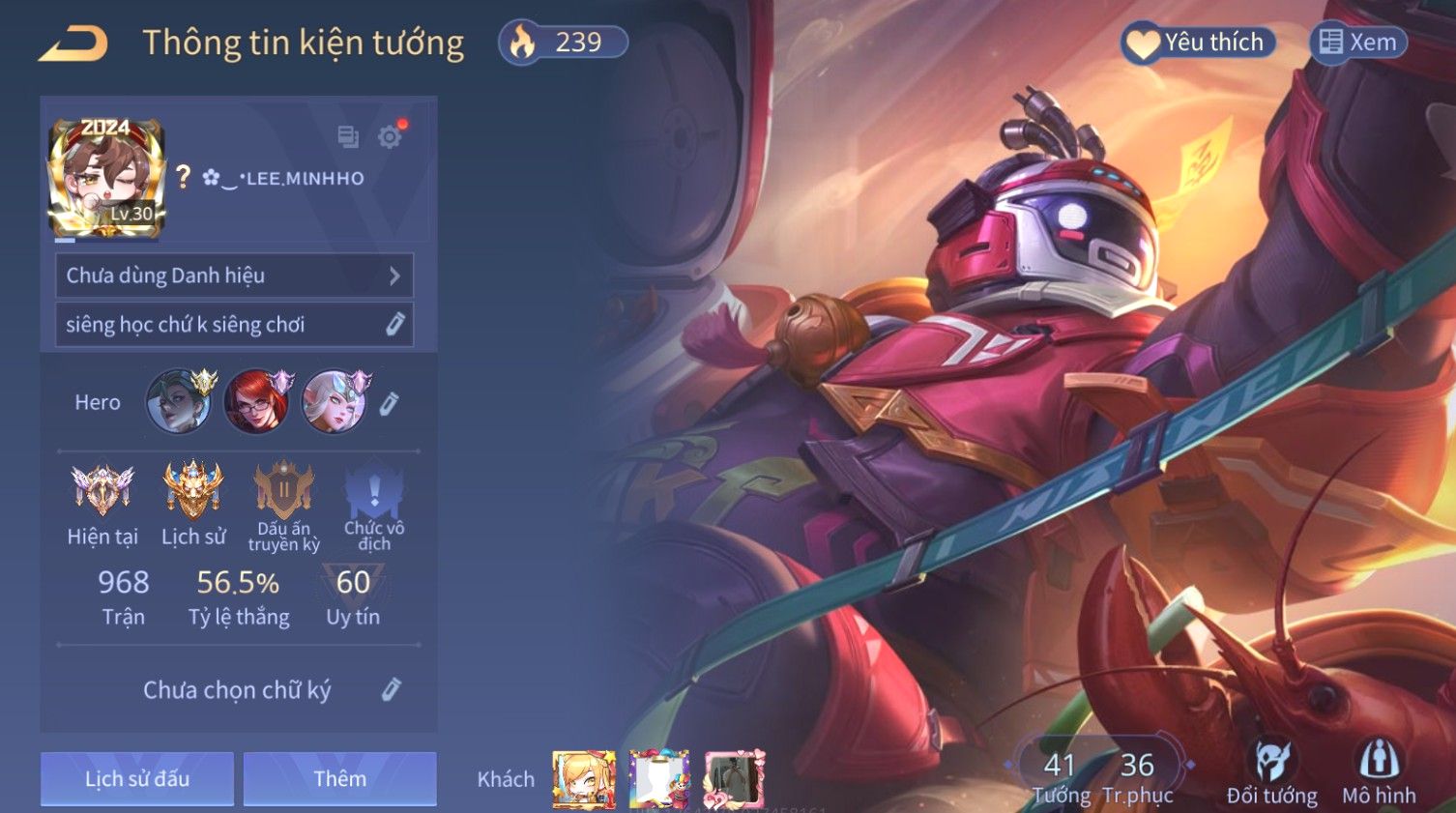
Task: Edit the status message siêng học chứ k siêng chơi
Action: click(394, 324)
